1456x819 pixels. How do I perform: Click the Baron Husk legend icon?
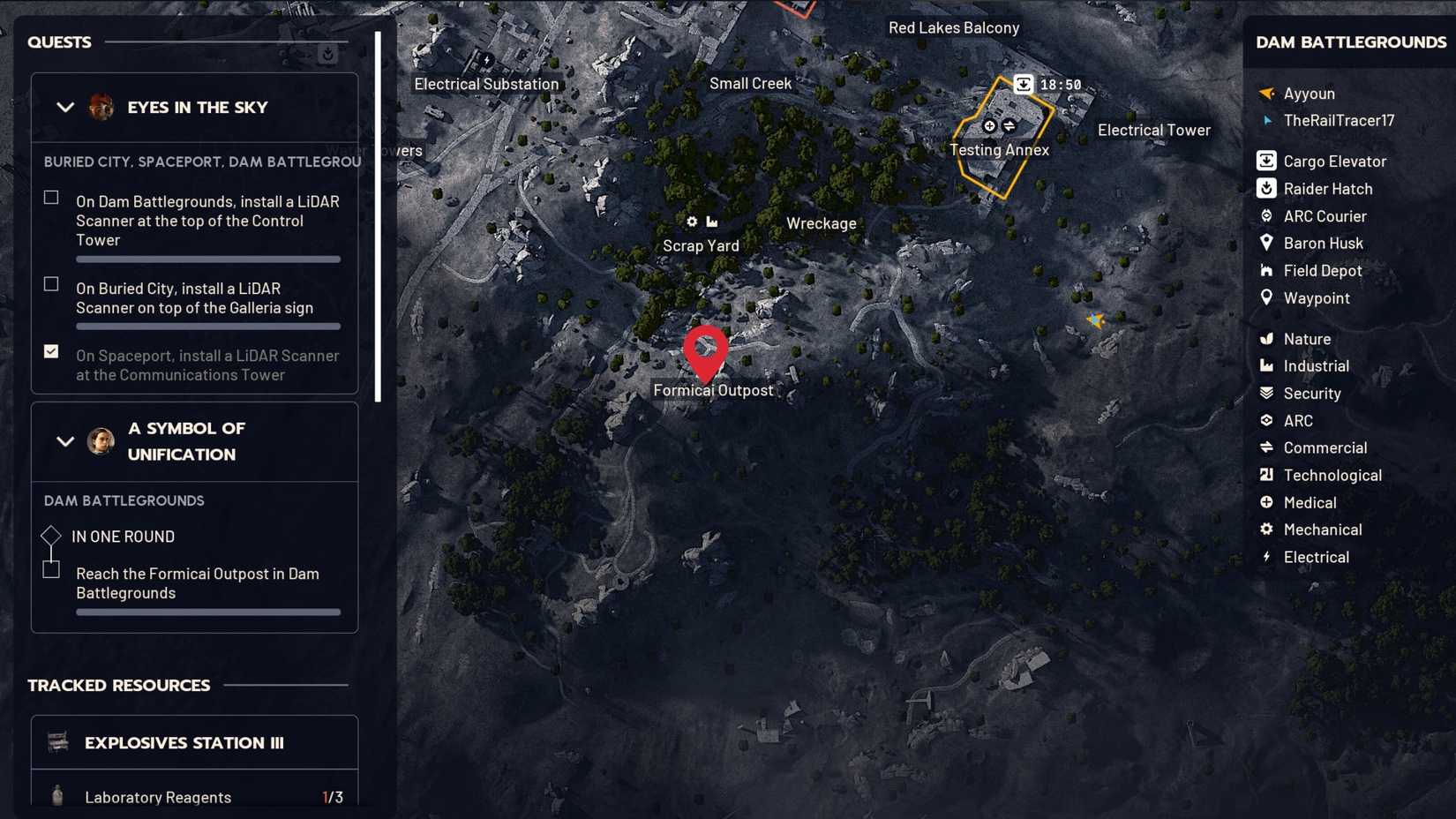point(1266,243)
